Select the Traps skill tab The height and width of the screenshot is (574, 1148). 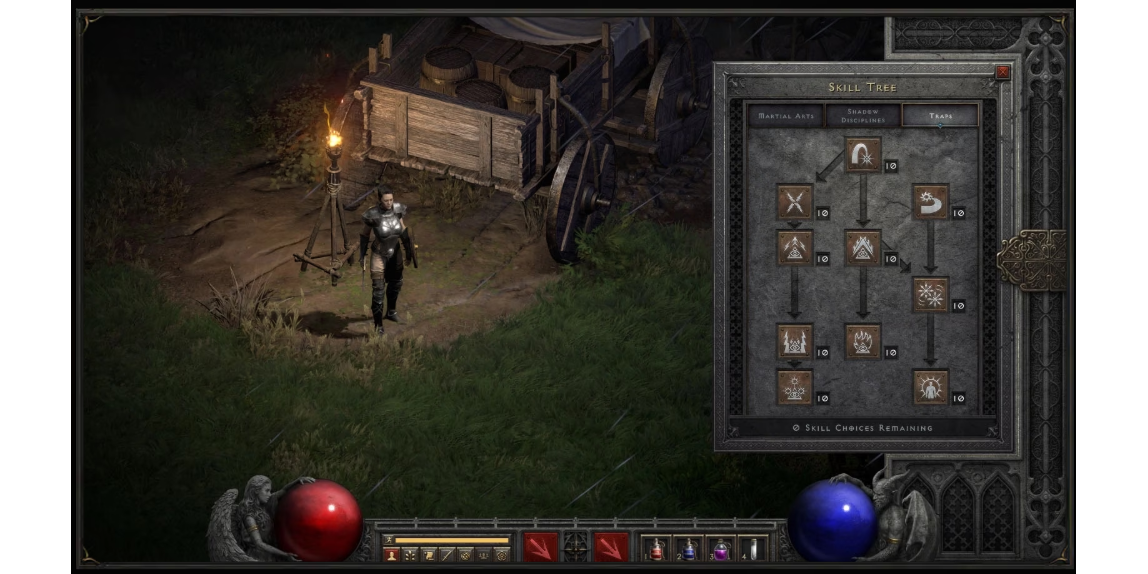[939, 115]
